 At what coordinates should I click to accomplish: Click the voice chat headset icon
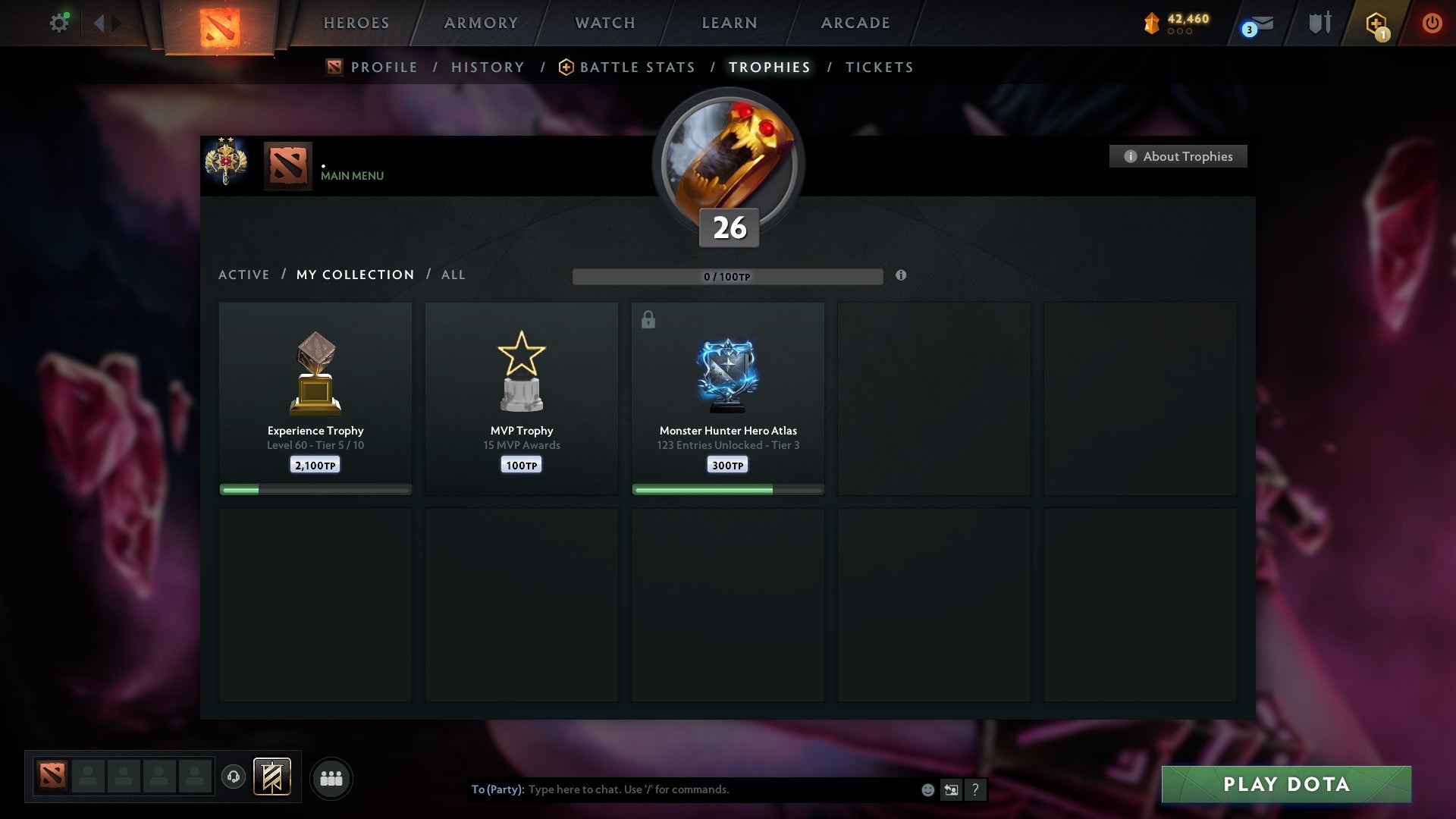point(234,778)
